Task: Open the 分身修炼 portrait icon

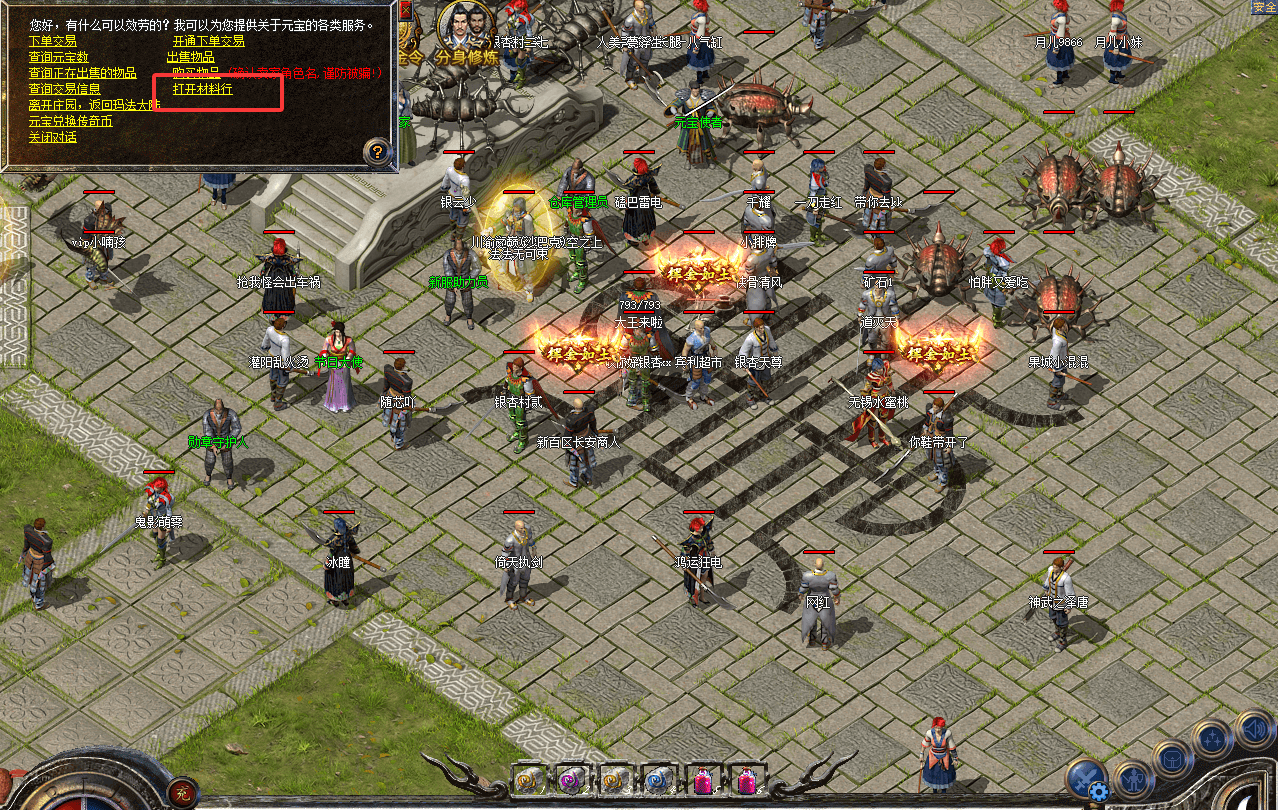Action: (x=467, y=28)
